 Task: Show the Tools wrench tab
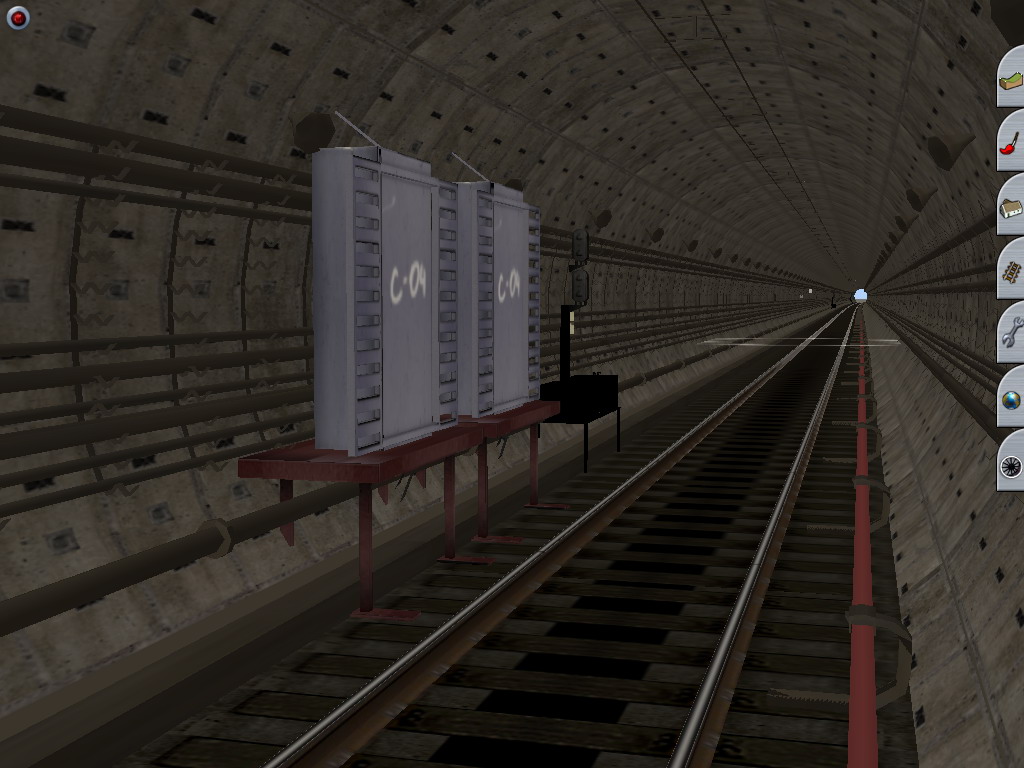1011,336
